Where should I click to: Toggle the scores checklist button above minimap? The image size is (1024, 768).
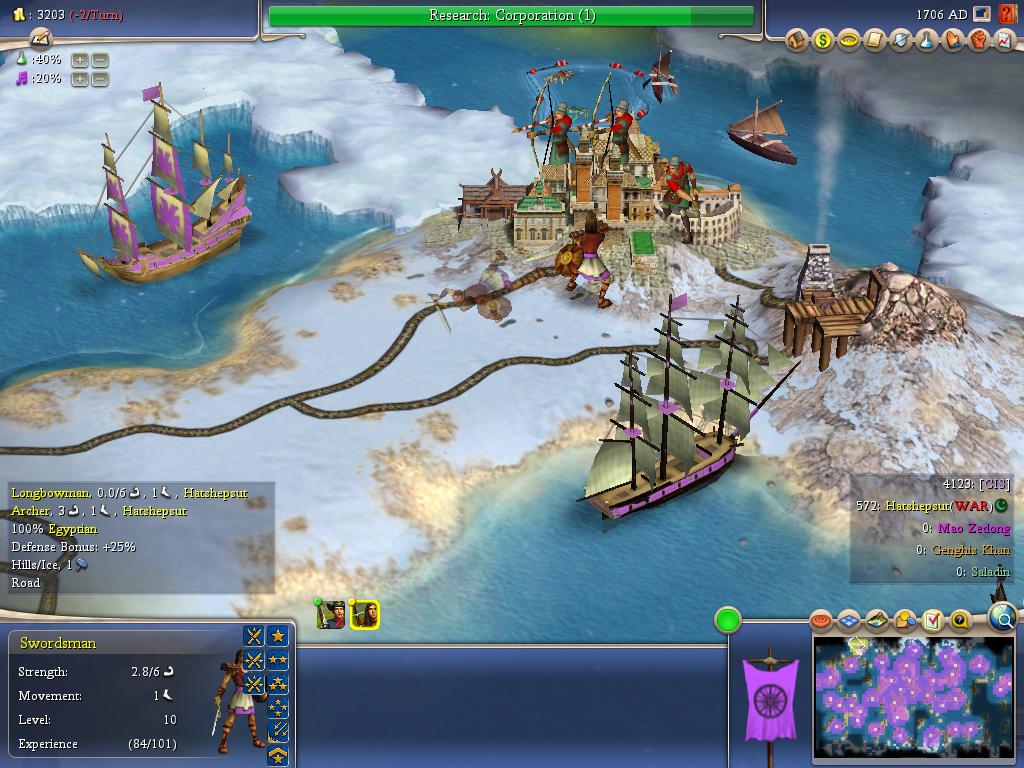click(x=933, y=621)
